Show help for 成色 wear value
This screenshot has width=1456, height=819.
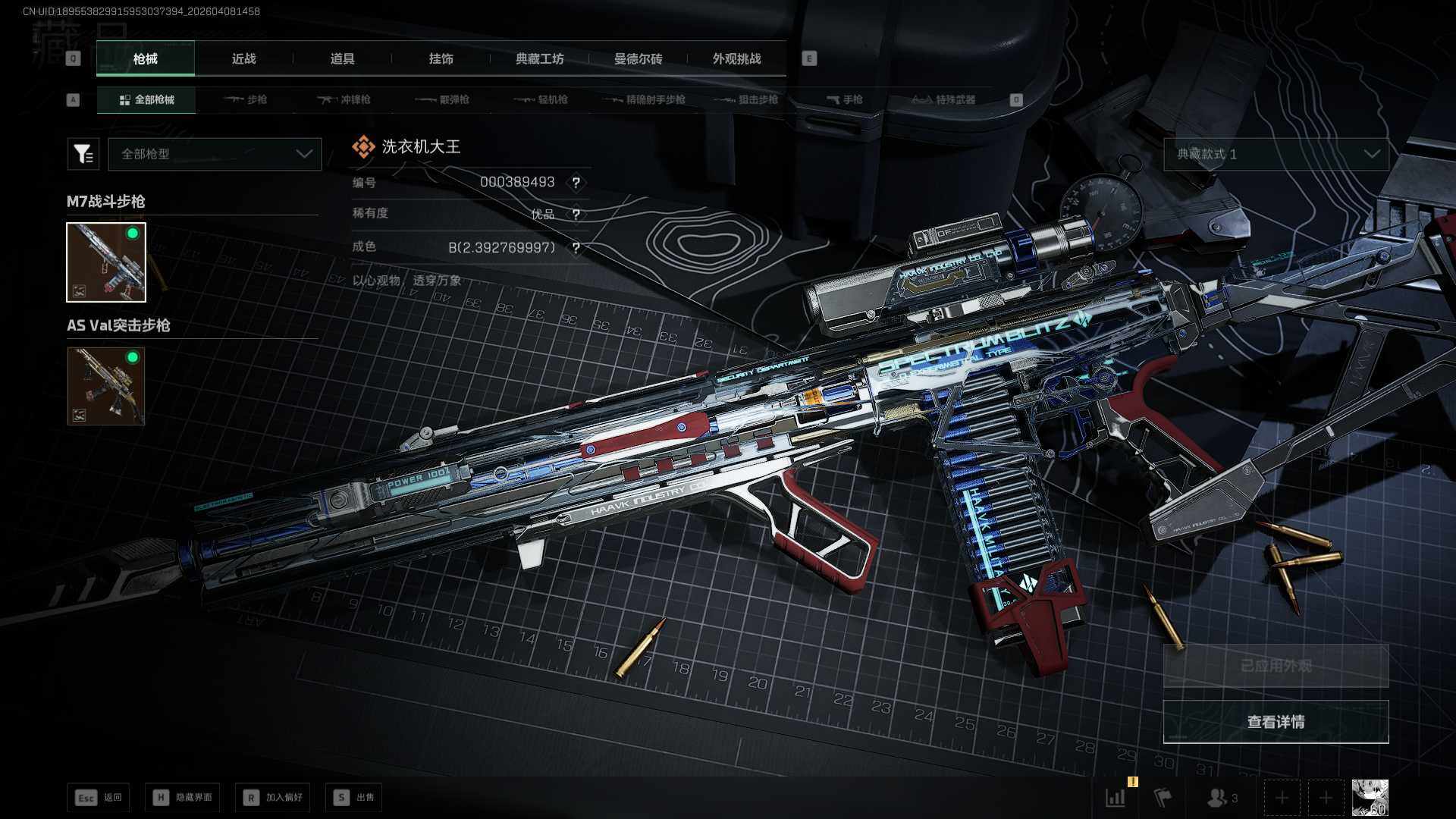tap(576, 248)
